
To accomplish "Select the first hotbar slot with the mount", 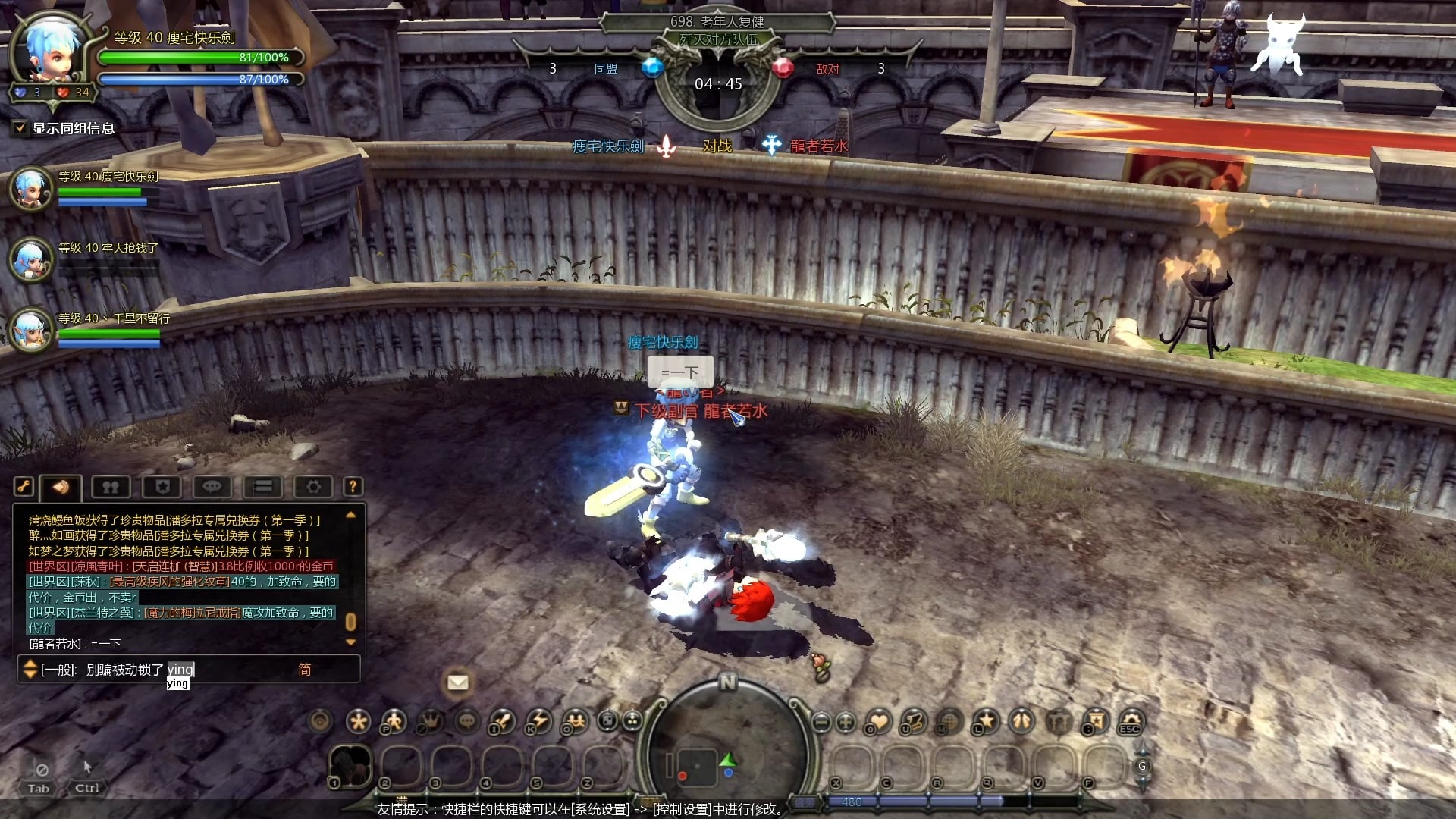I will [350, 765].
